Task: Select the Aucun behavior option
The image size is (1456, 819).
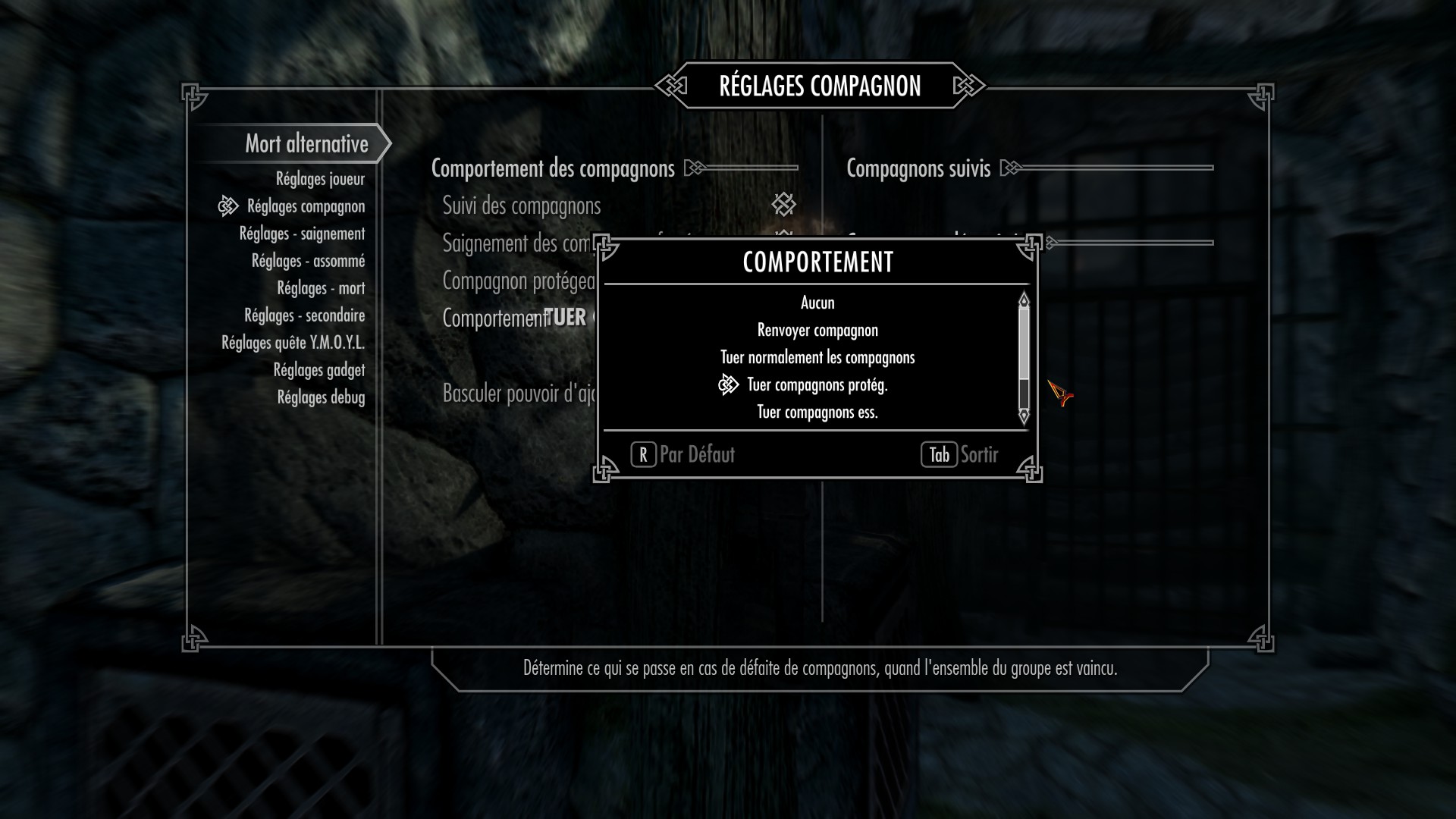Action: click(x=817, y=303)
